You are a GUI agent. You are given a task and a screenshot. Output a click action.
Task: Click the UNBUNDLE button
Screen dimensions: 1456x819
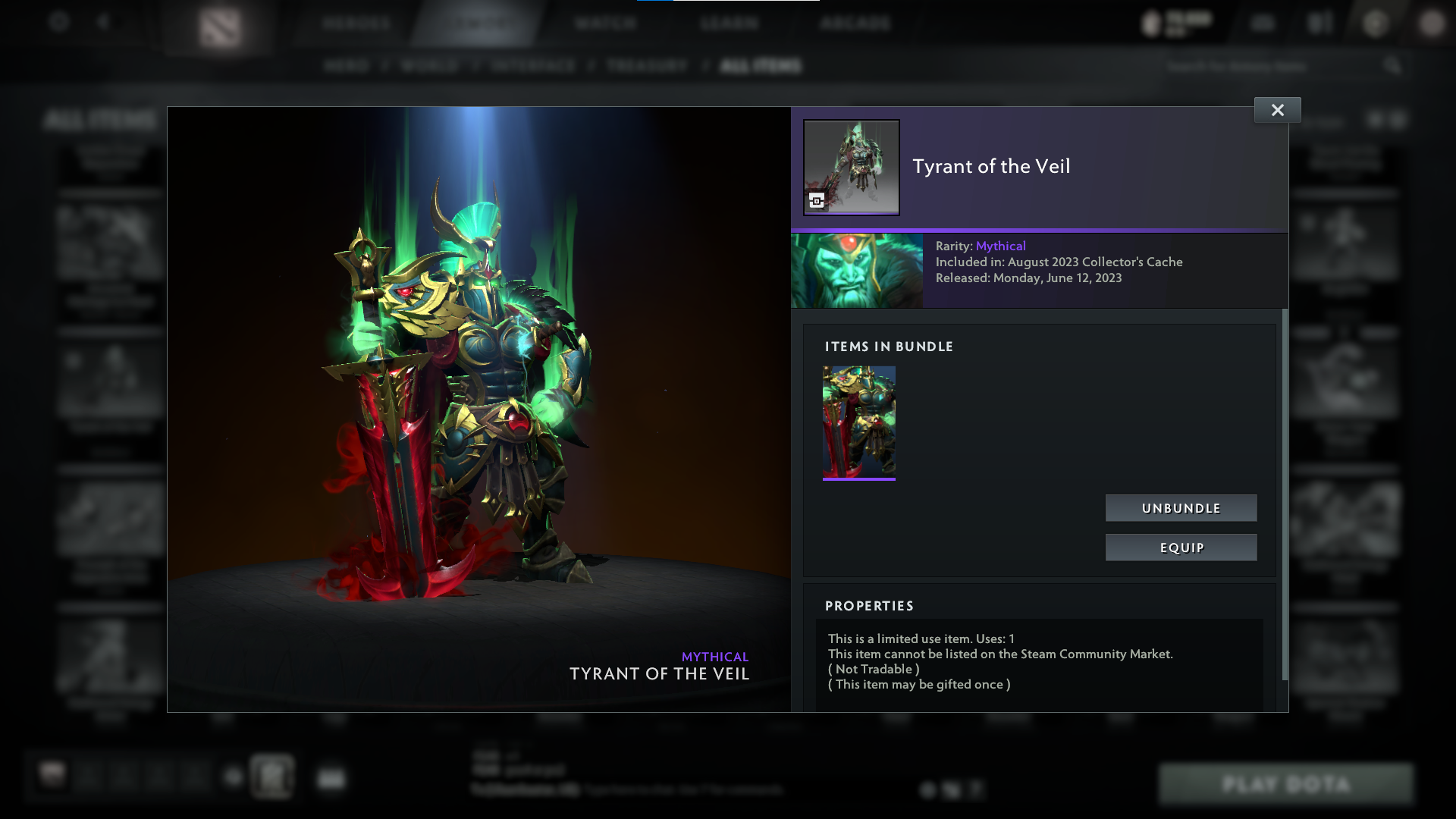coord(1181,508)
